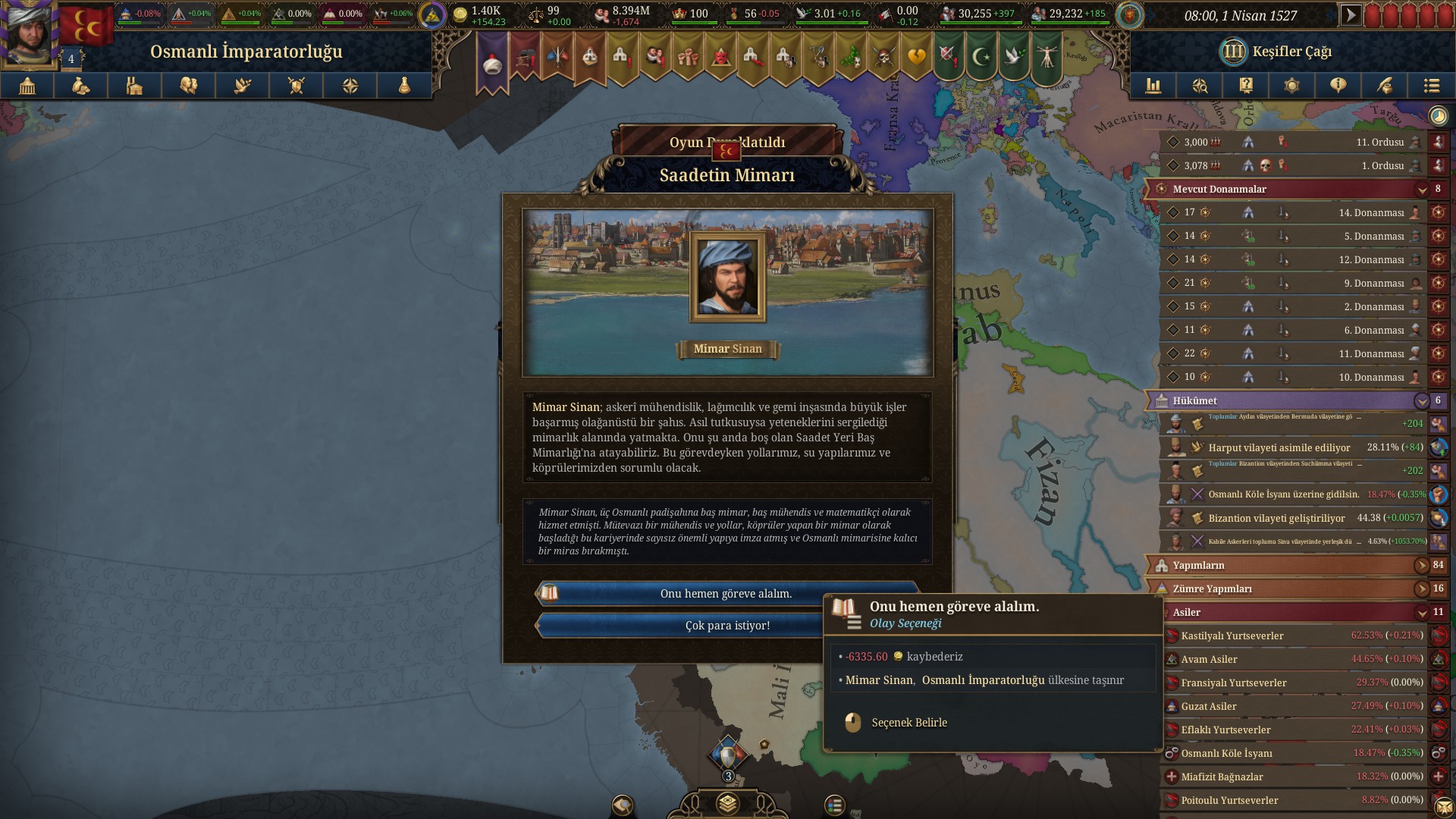Open Harput vilayeti asimile ediliyor task
Viewport: 1456px width, 819px height.
1289,447
